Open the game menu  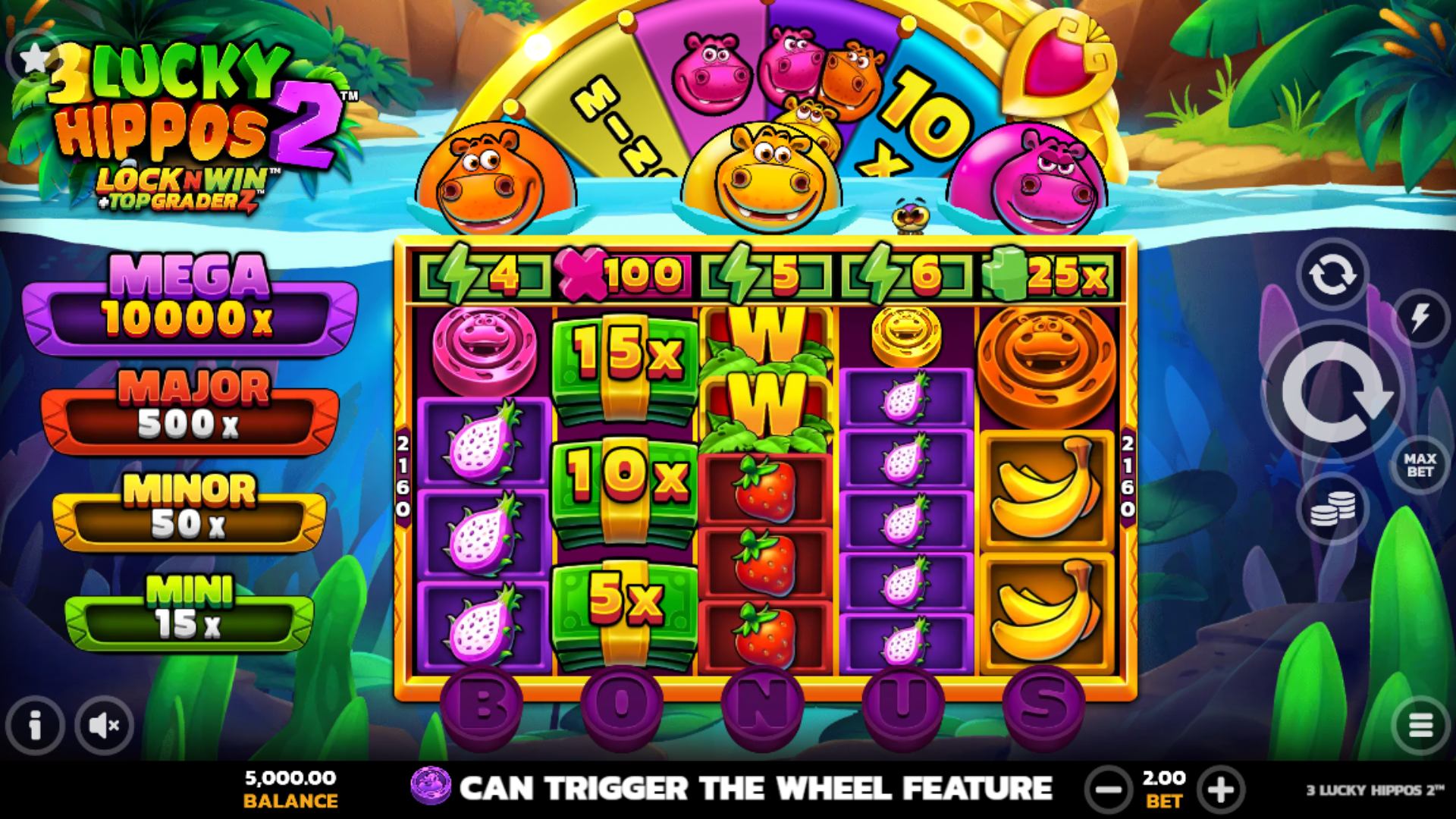click(1421, 725)
